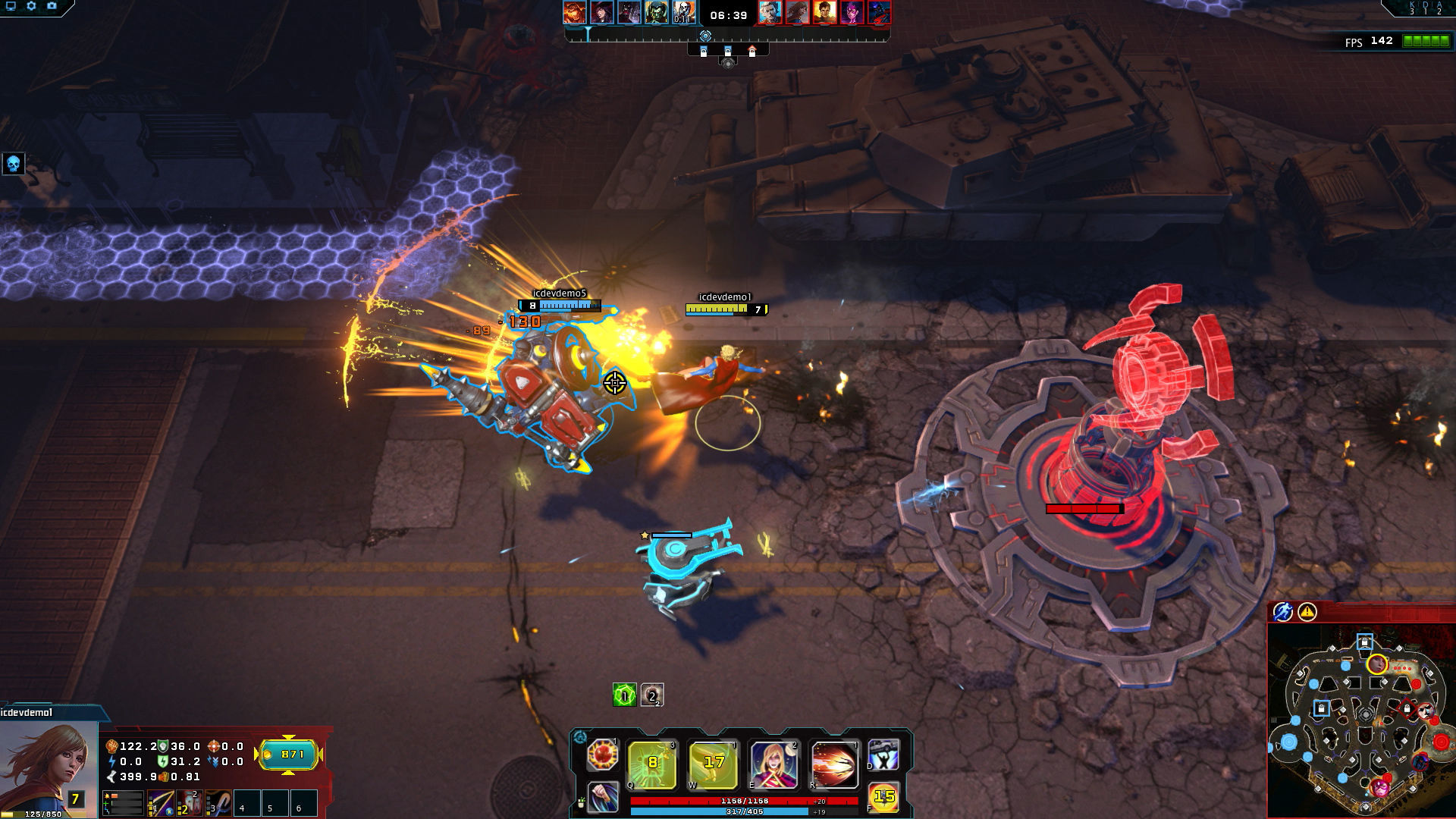
Task: Select the fist punch ability icon
Action: (x=603, y=797)
